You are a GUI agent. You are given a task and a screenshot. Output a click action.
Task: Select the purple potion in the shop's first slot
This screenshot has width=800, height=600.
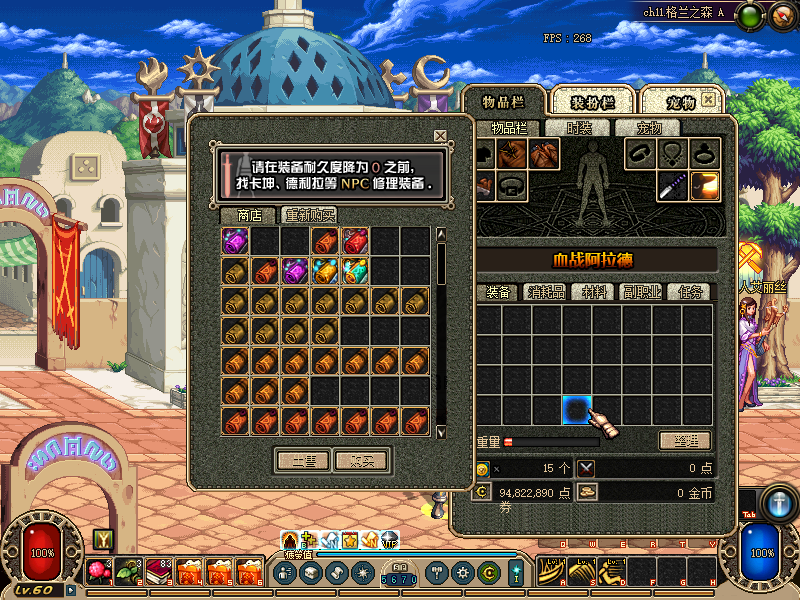pos(236,241)
